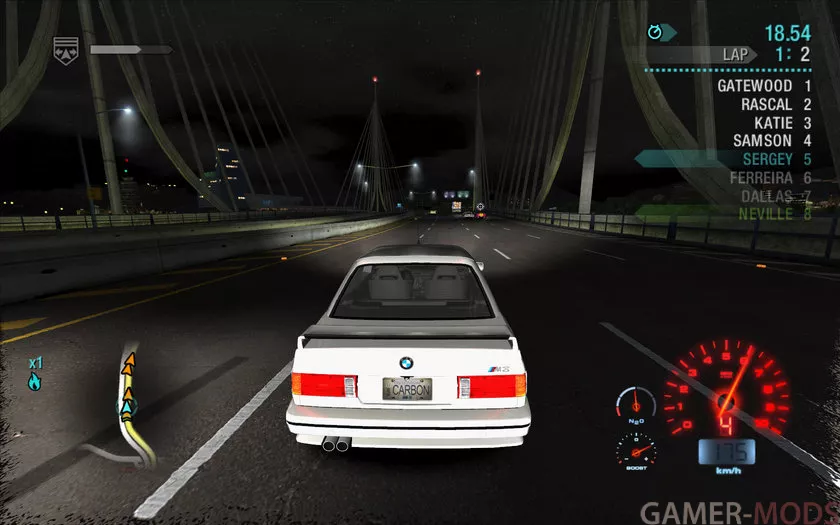This screenshot has width=840, height=525.
Task: Select the N2O nitrous gauge
Action: (x=633, y=404)
